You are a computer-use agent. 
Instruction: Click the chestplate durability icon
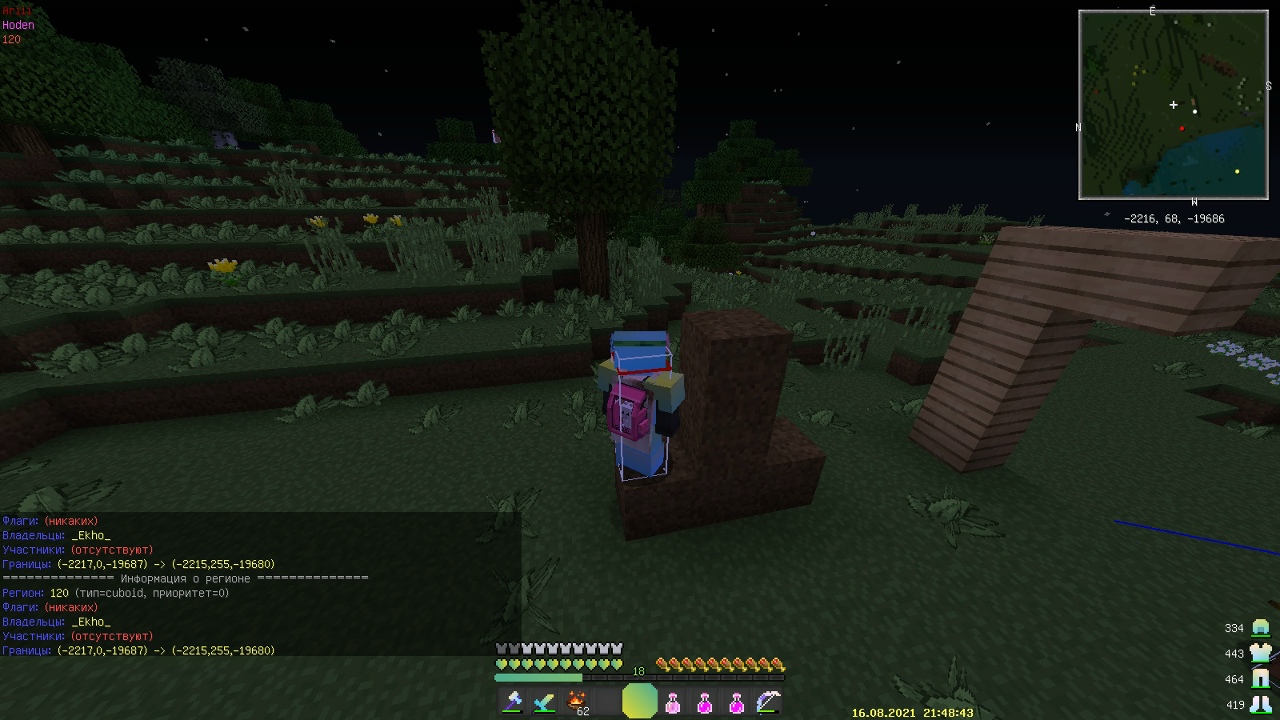[x=1260, y=653]
